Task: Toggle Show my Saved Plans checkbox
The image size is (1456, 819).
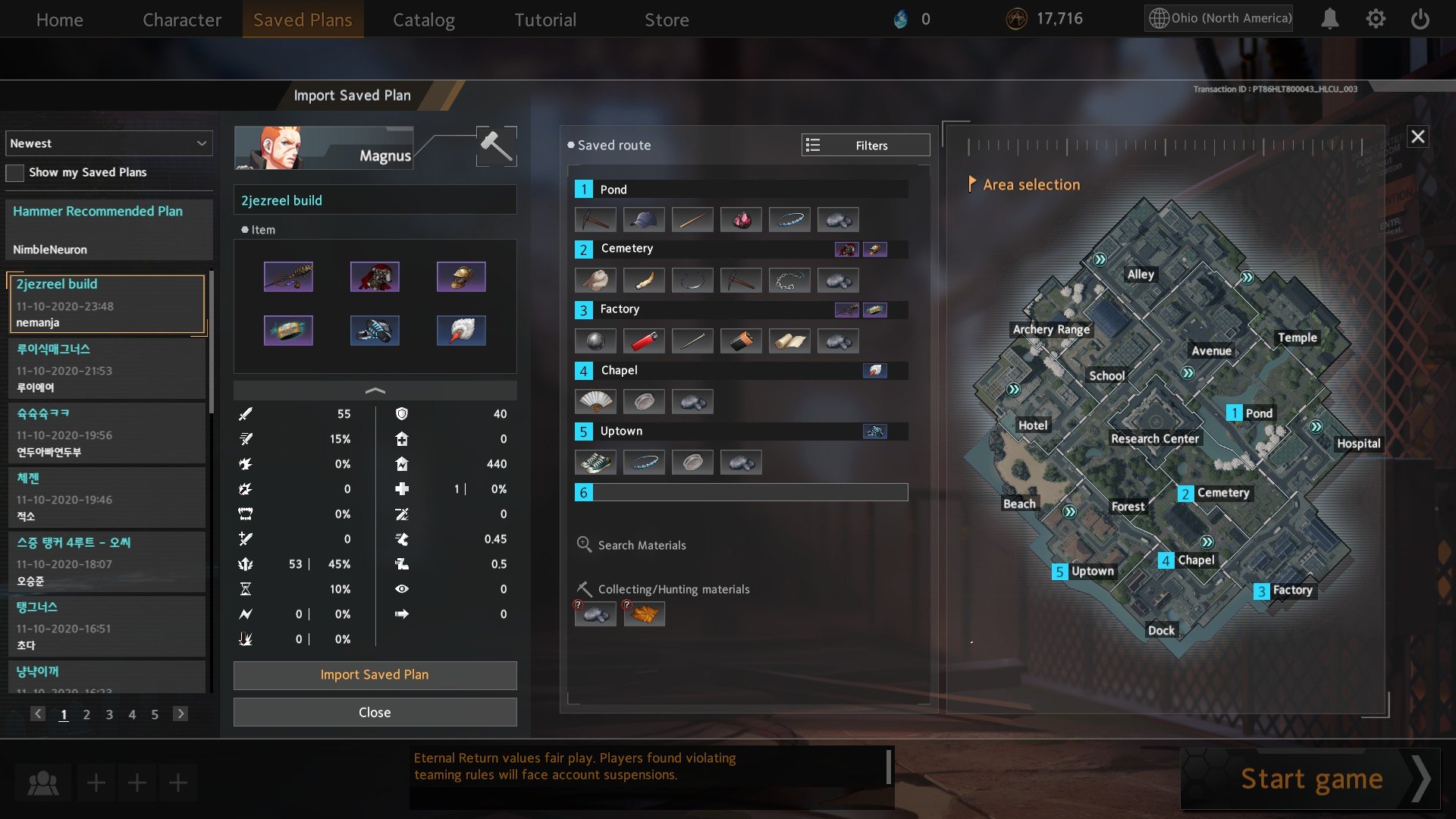Action: (x=15, y=173)
